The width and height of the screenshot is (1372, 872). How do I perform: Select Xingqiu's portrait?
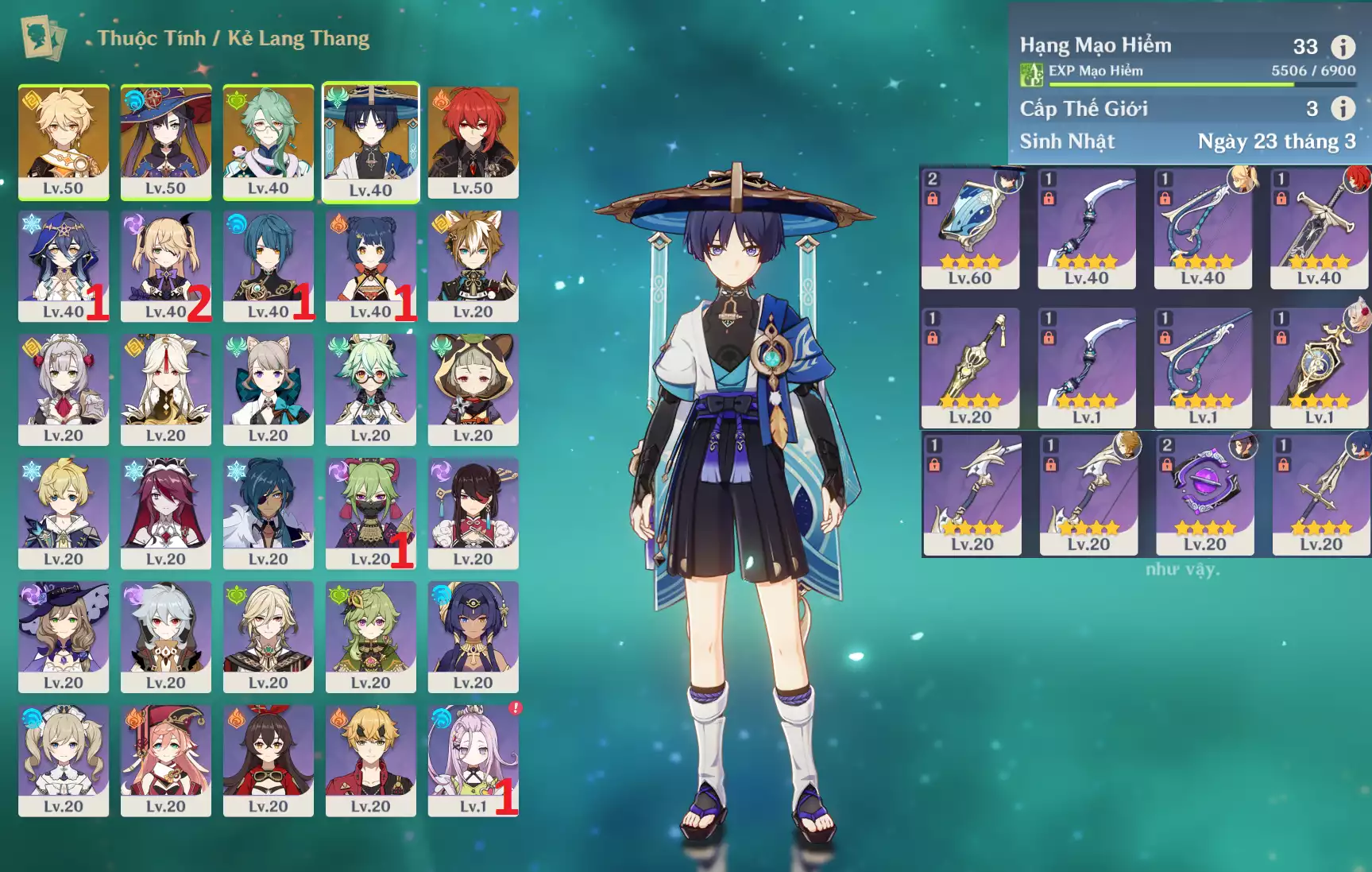click(269, 265)
